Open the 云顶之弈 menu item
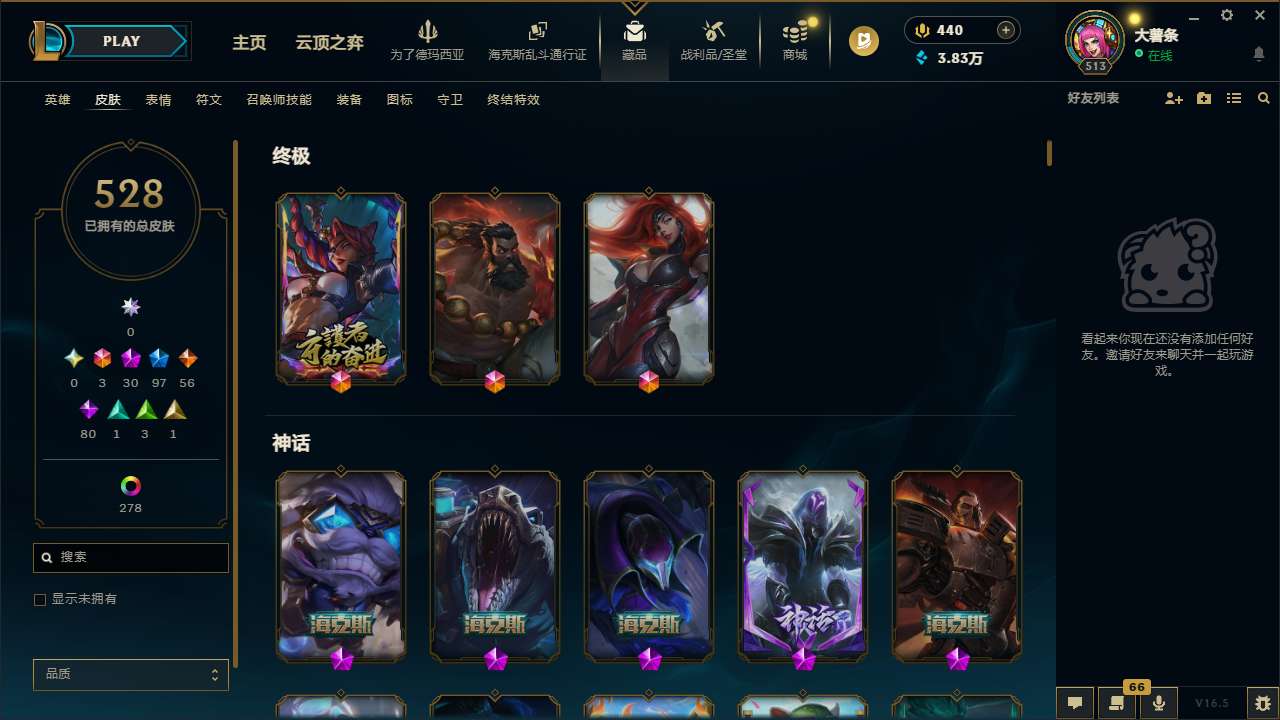This screenshot has height=720, width=1280. click(x=332, y=44)
